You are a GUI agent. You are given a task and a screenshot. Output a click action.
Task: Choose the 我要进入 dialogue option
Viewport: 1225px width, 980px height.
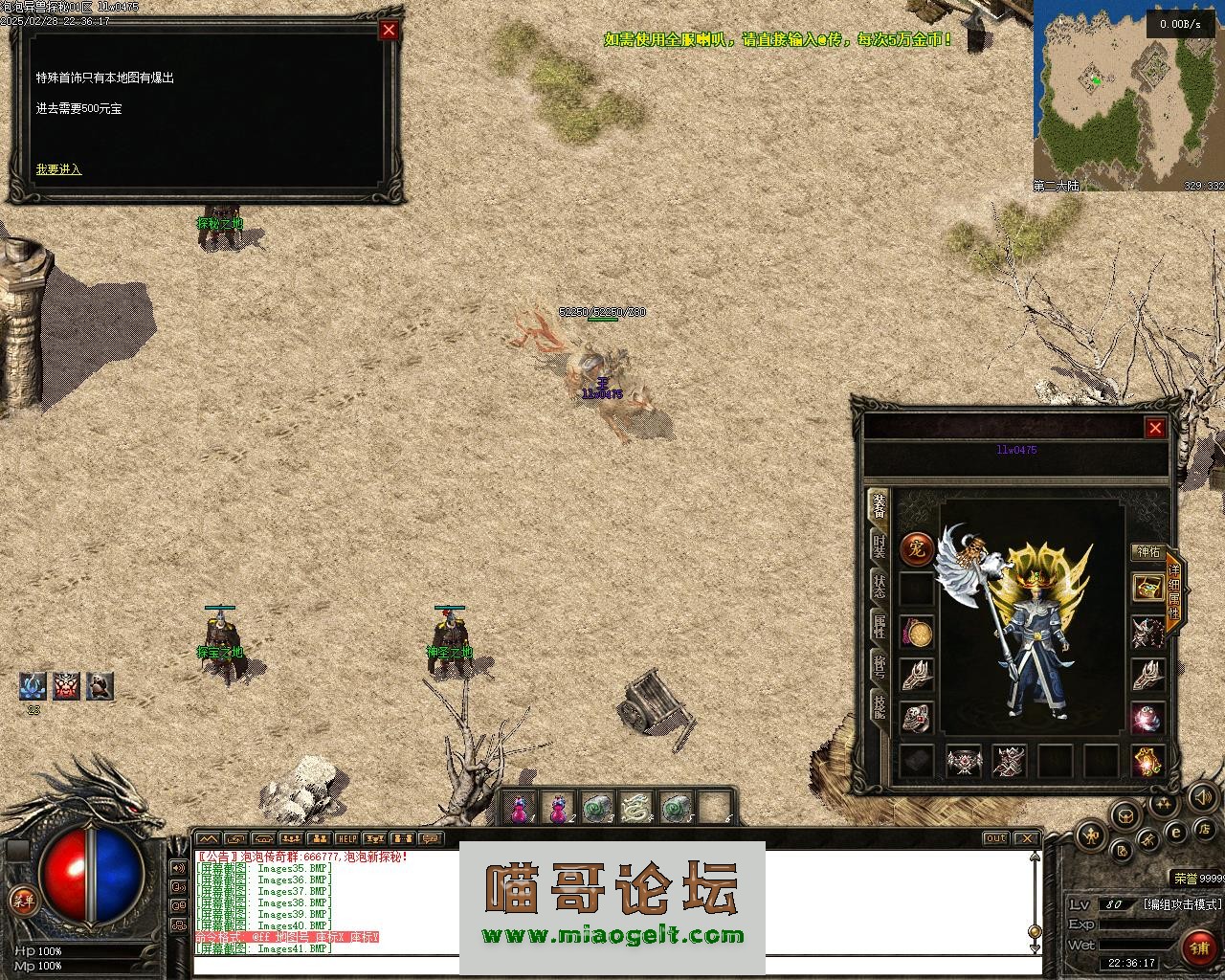tap(59, 169)
